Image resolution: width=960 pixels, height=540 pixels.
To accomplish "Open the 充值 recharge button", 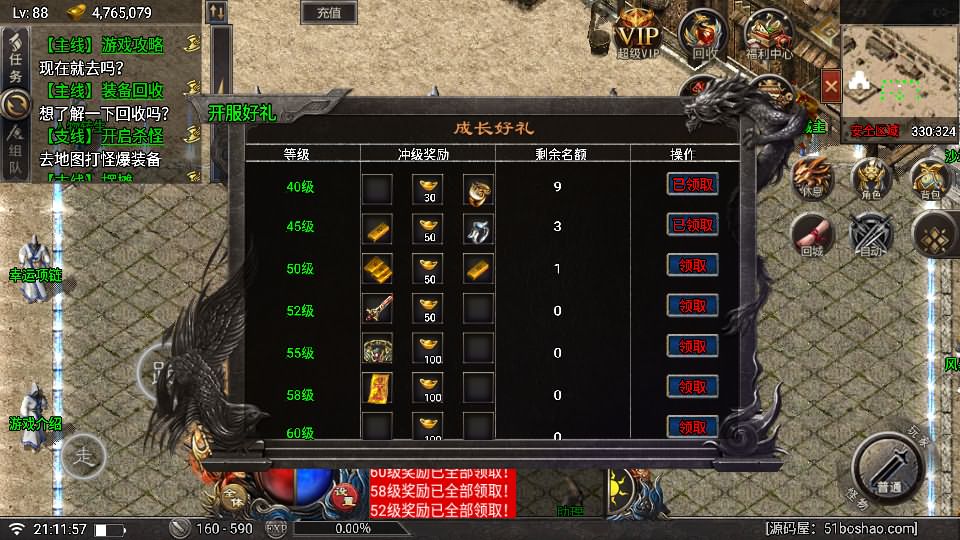I will coord(328,13).
